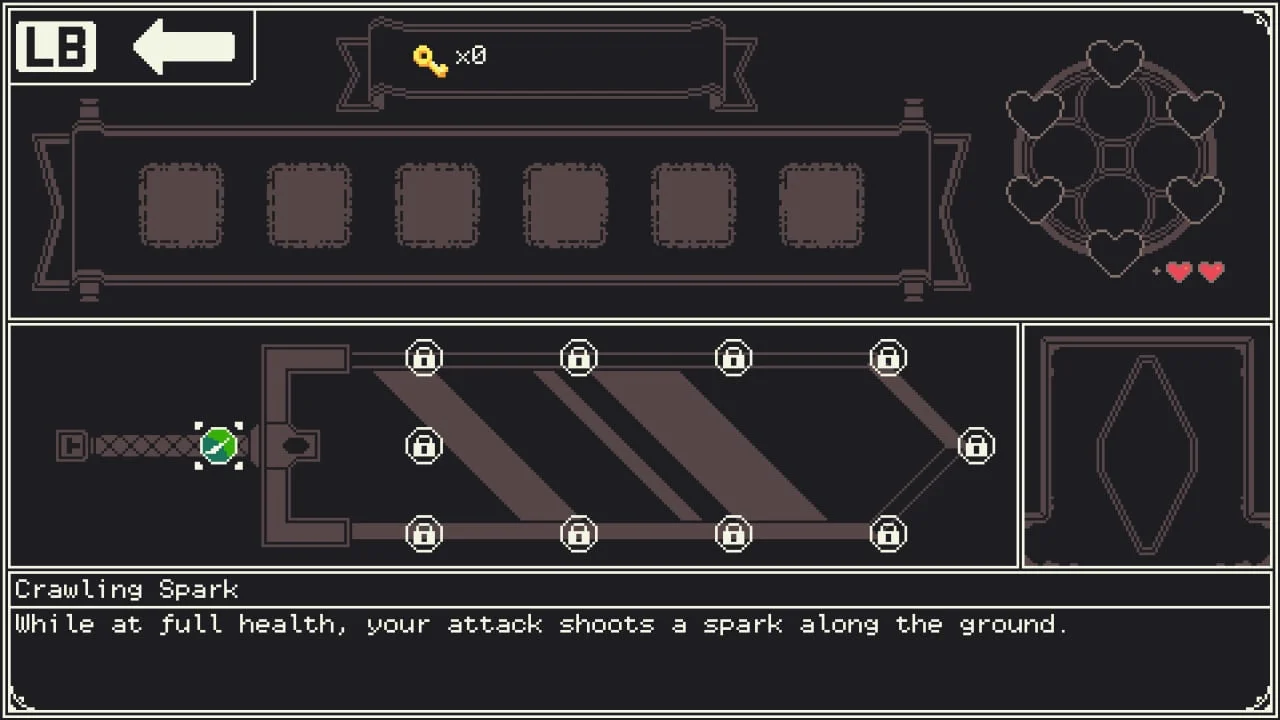Select the locked node beside the crossguard gem
Screen dimensions: 1280x720
coord(424,445)
